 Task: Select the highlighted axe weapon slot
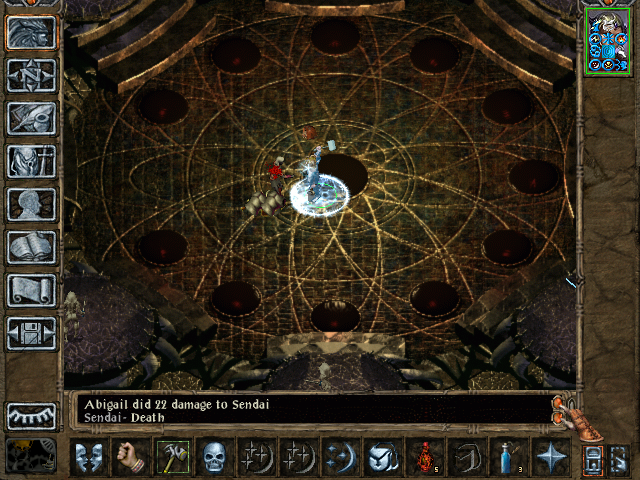click(172, 457)
